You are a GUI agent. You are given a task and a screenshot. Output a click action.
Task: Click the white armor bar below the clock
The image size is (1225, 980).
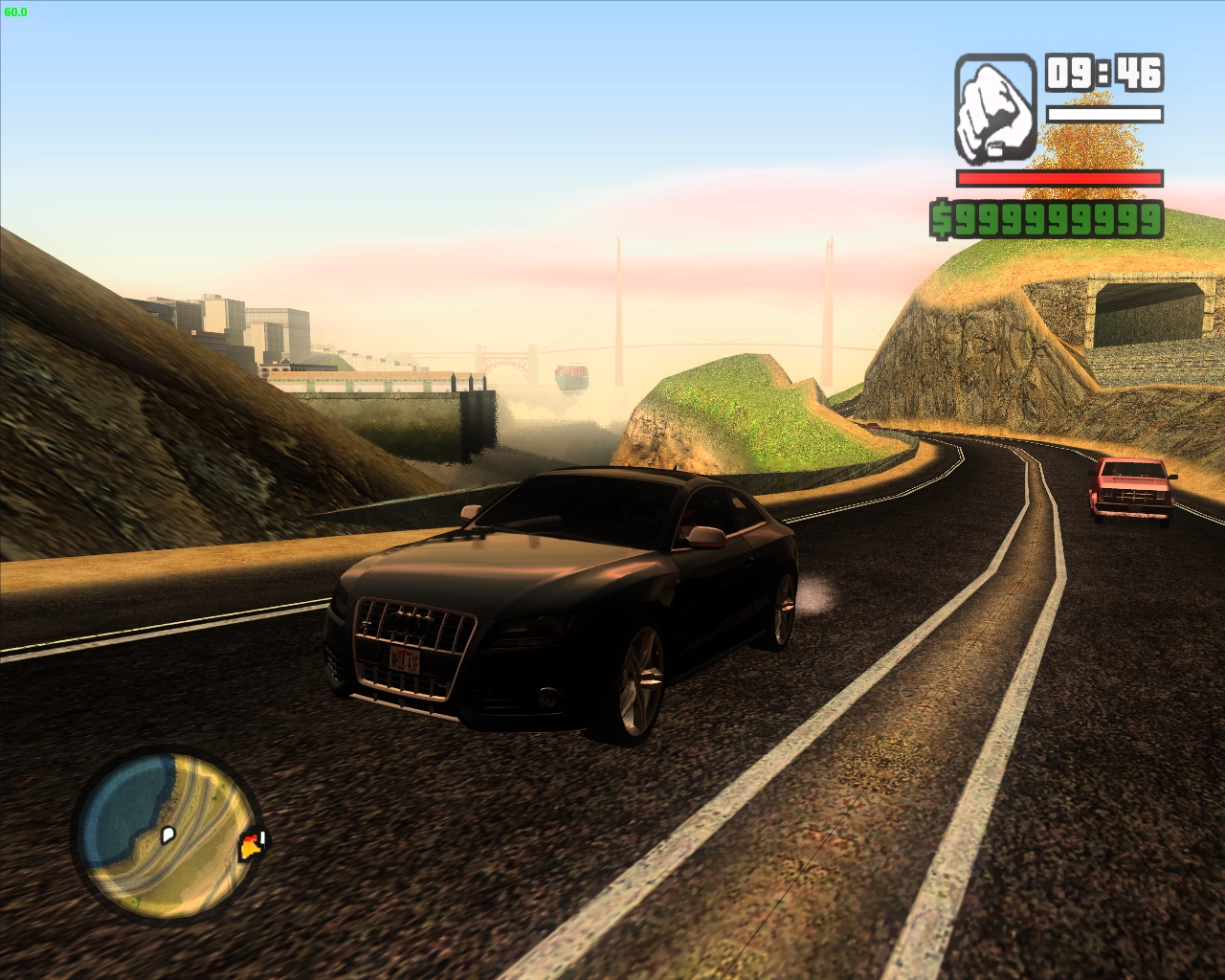[1105, 115]
